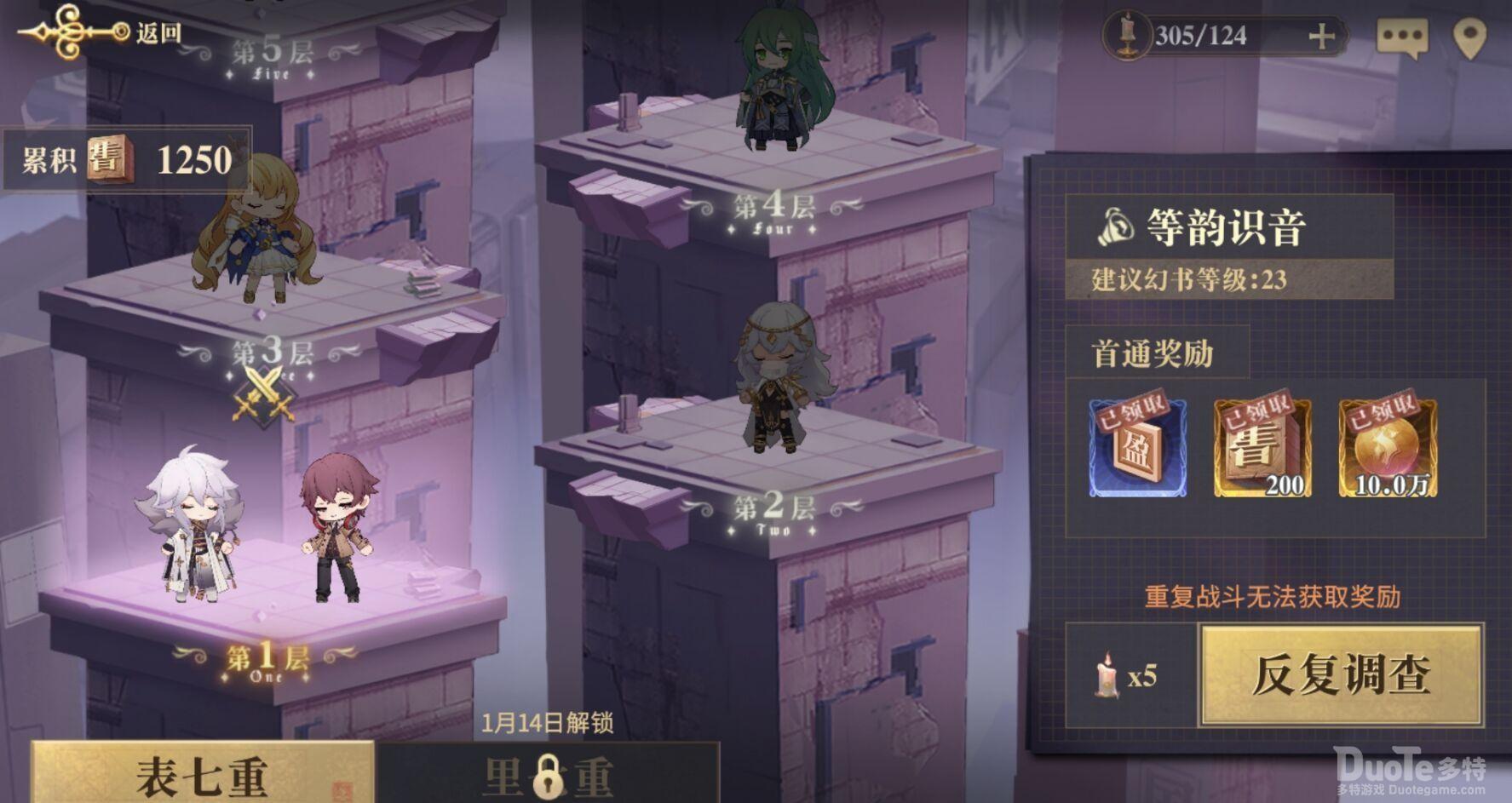
Task: Open the chat speech bubble icon
Action: [1401, 38]
